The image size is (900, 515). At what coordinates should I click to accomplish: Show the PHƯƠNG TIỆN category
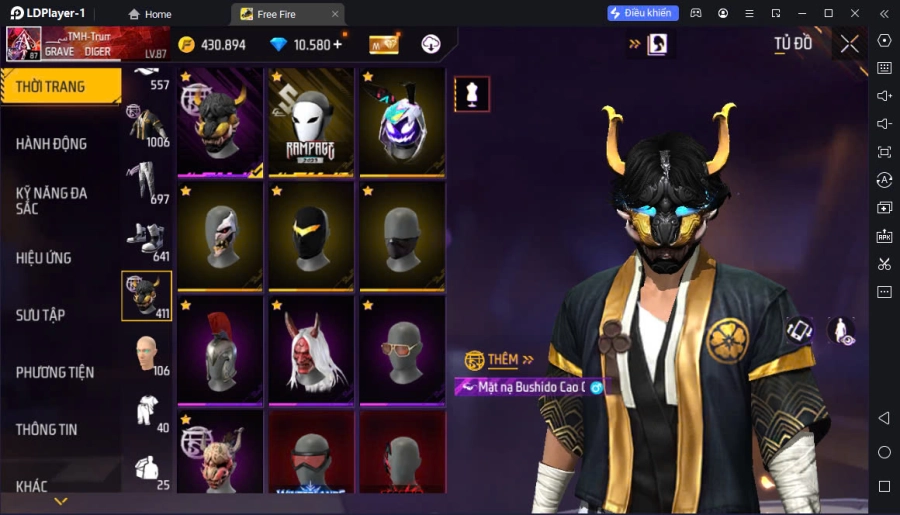point(55,372)
